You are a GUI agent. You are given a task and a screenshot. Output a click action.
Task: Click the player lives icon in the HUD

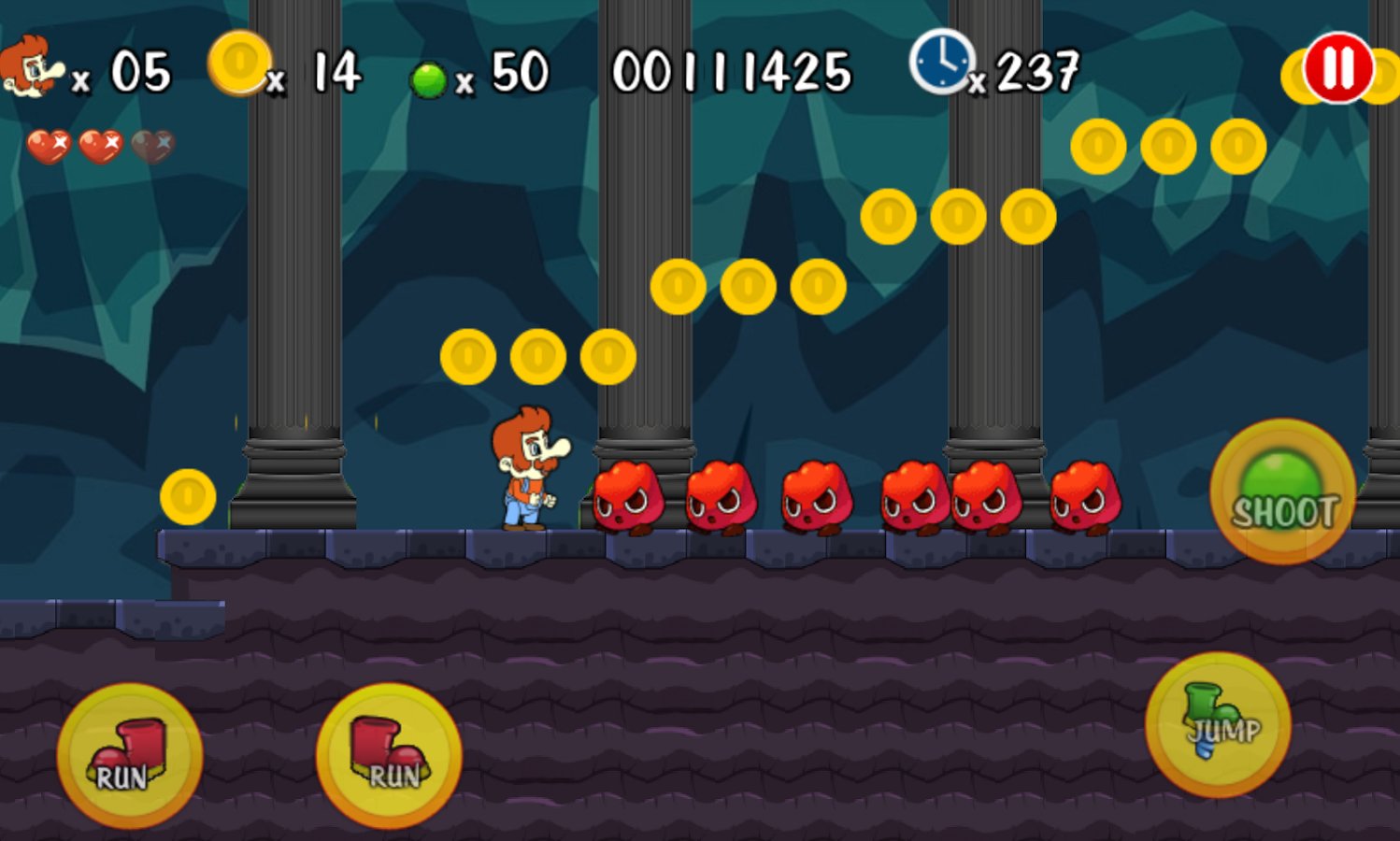33,67
